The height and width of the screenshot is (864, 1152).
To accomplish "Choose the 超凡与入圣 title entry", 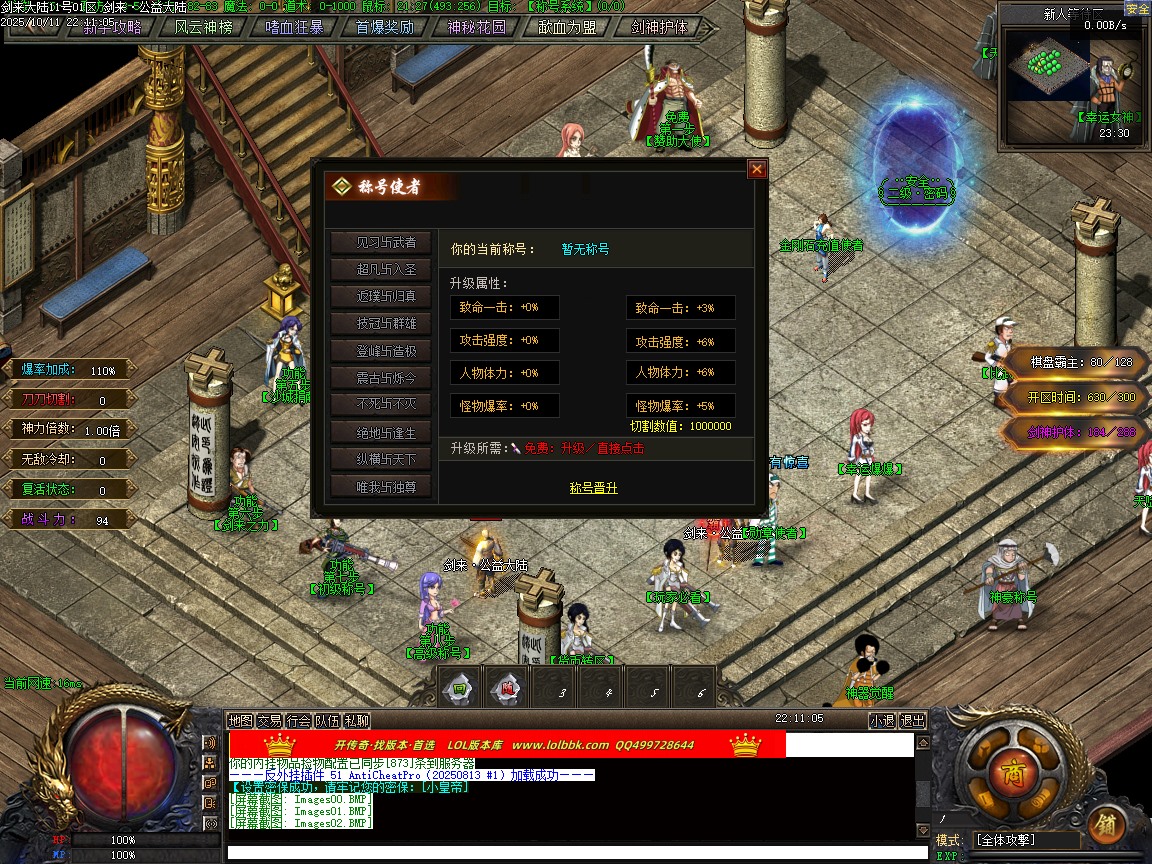I will click(380, 270).
